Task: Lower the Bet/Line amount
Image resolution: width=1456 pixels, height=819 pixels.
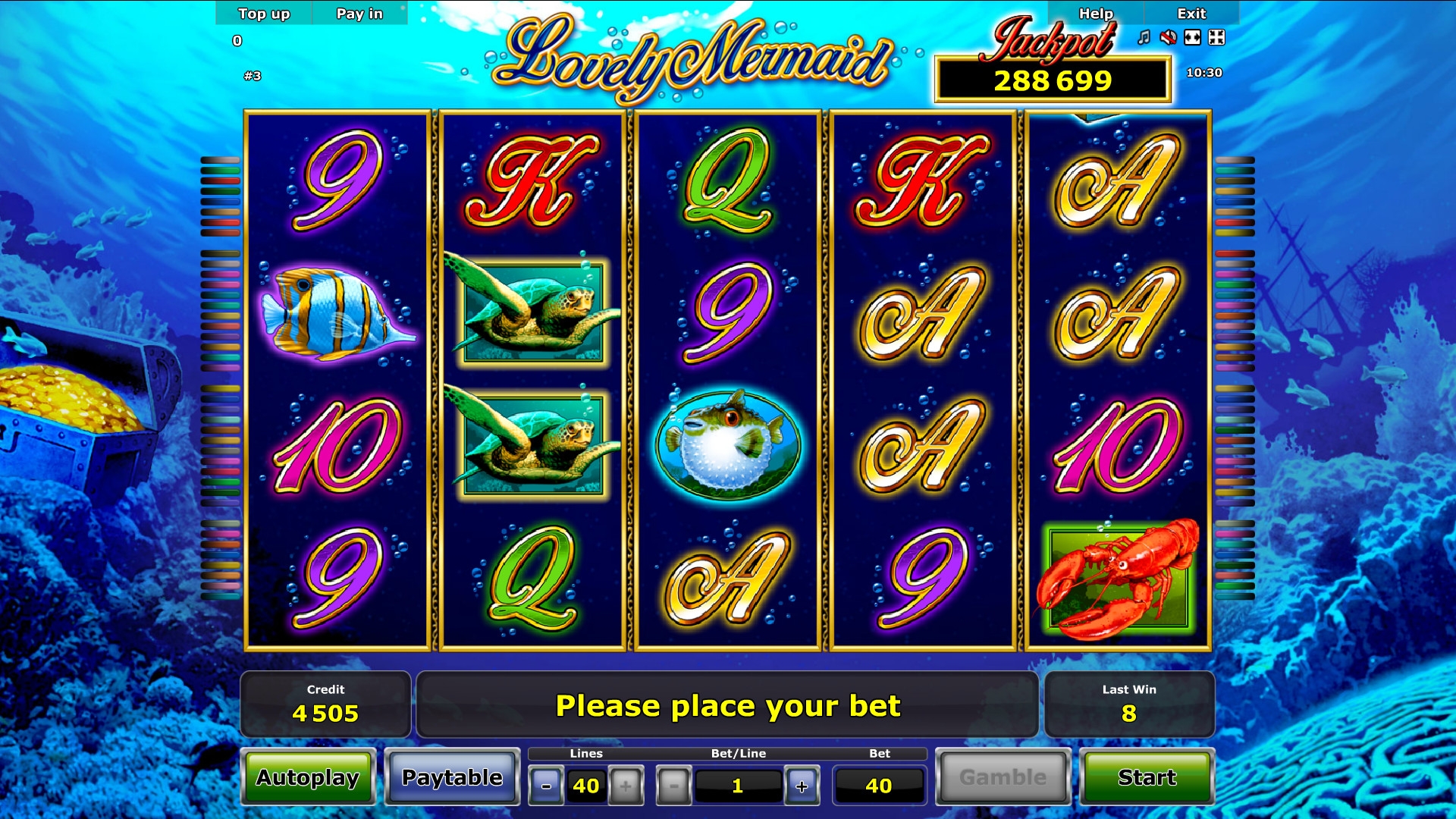Action: pyautogui.click(x=673, y=786)
